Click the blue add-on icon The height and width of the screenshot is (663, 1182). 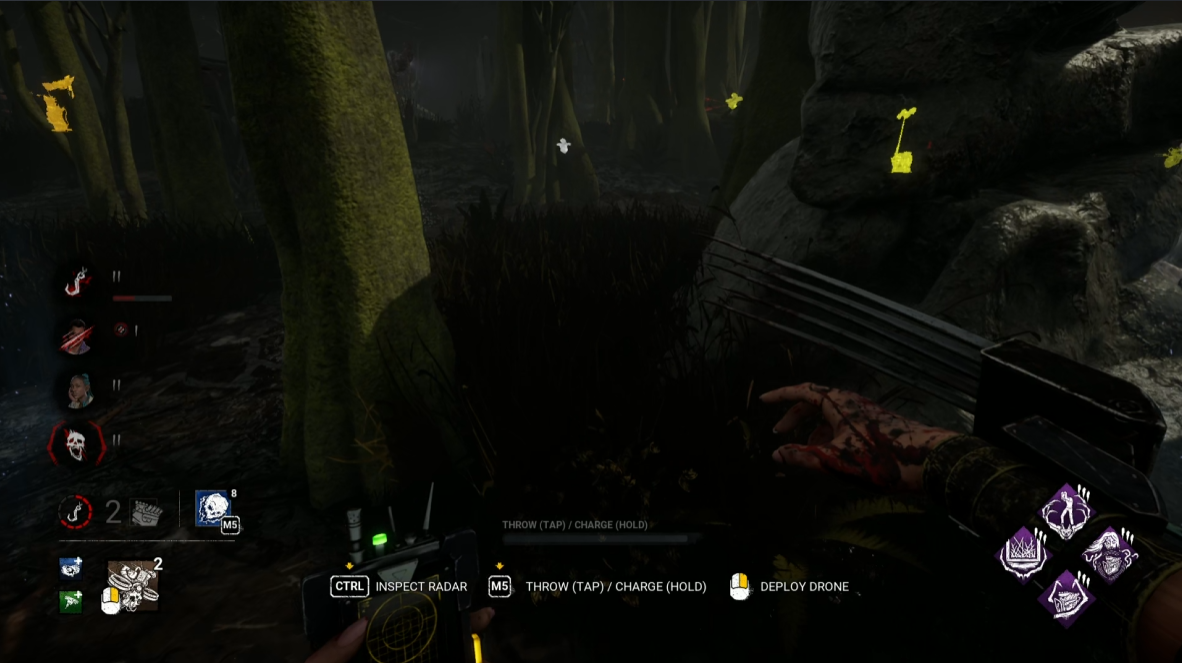click(71, 568)
